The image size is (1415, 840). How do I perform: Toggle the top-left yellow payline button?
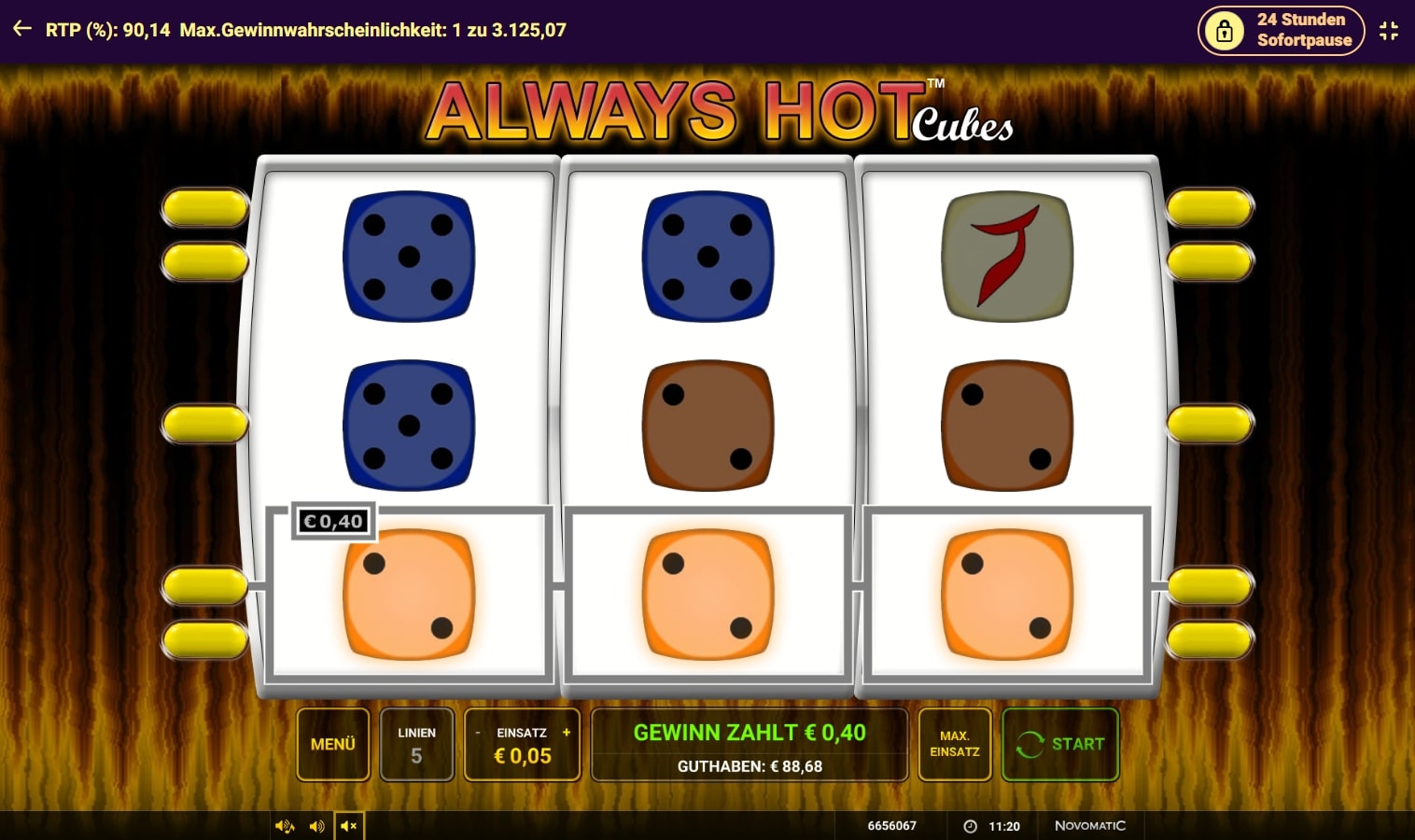pyautogui.click(x=204, y=208)
